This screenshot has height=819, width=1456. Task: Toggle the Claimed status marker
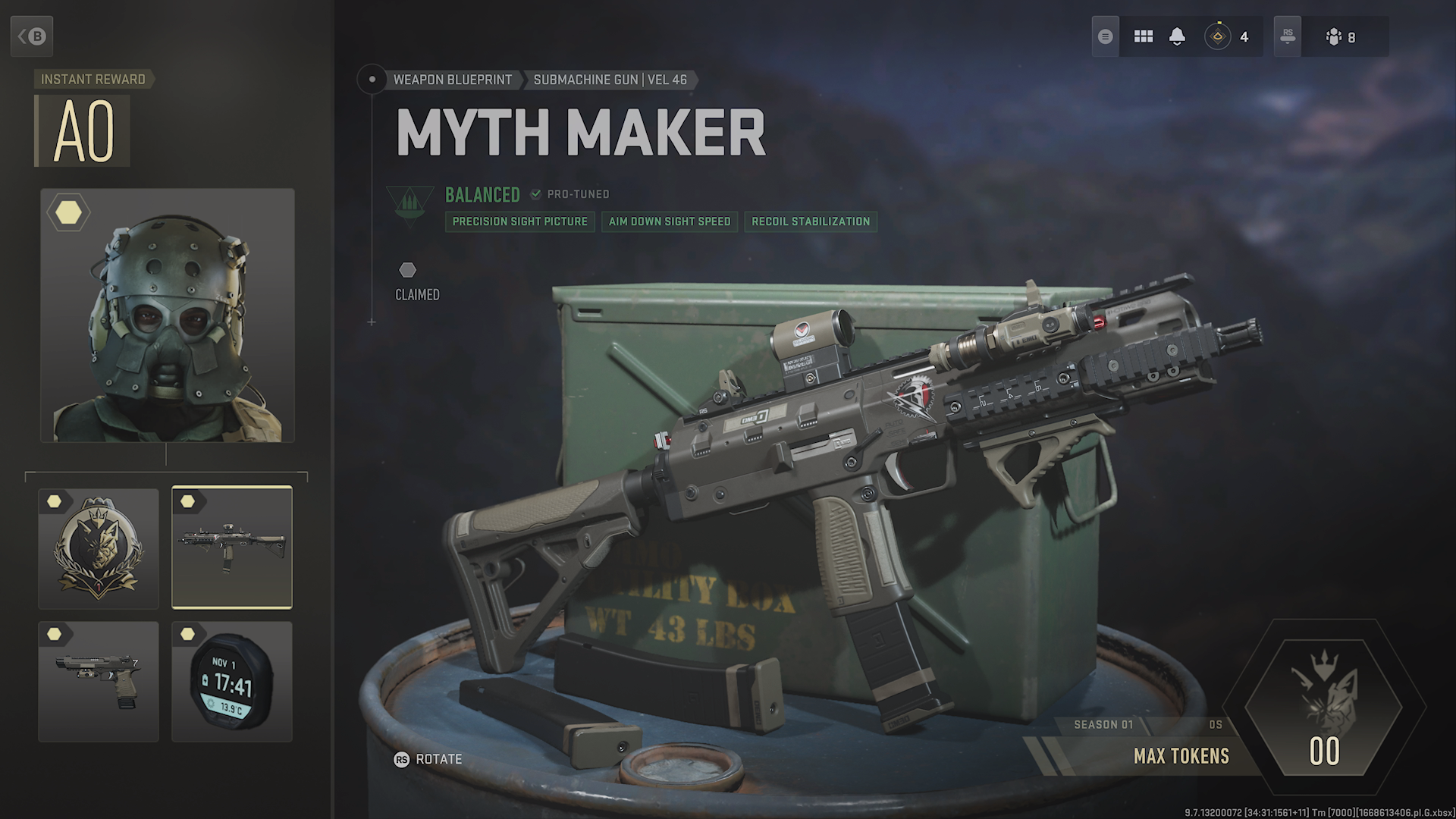408,269
